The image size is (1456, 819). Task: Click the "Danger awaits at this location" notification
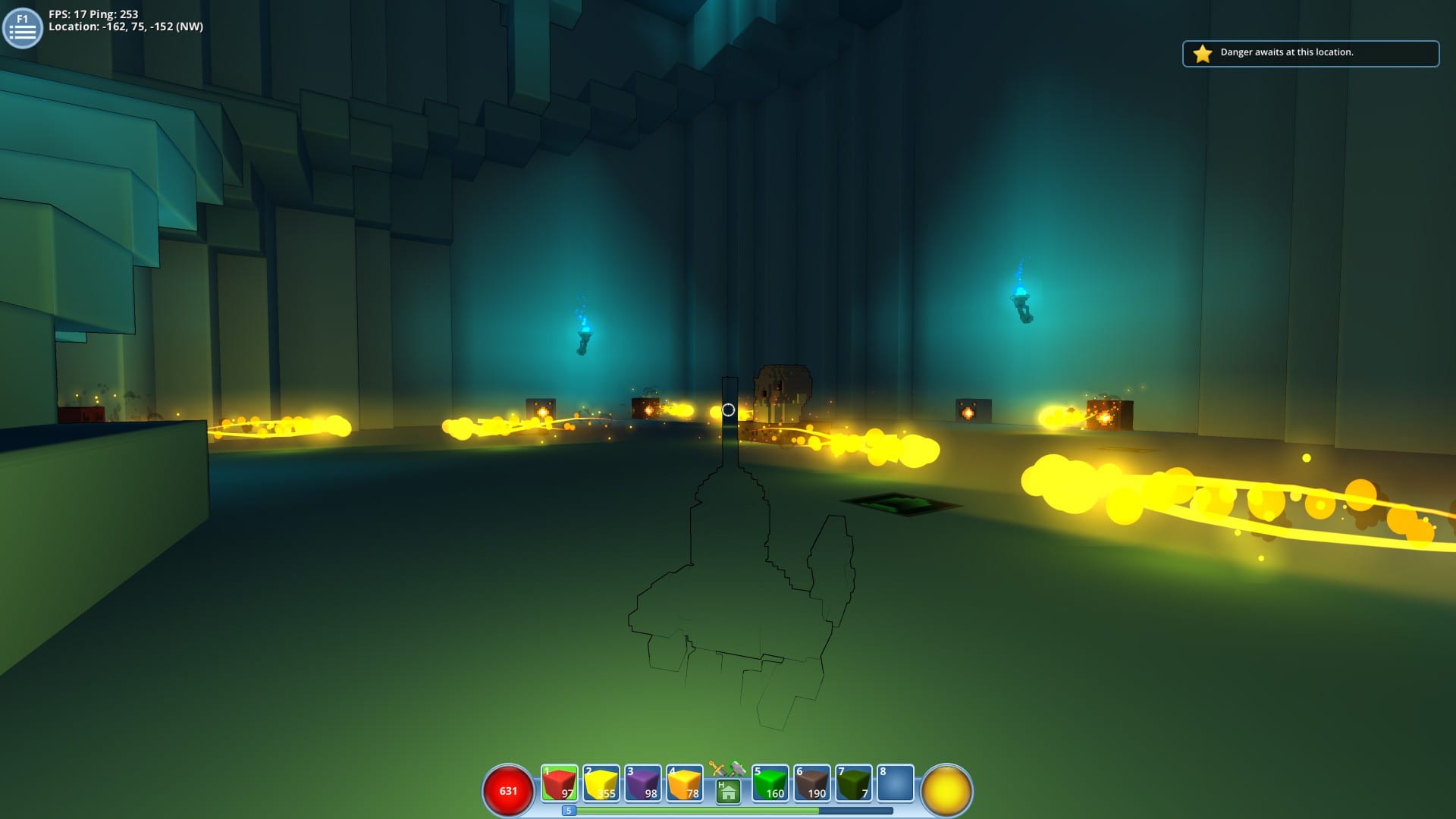point(1310,53)
